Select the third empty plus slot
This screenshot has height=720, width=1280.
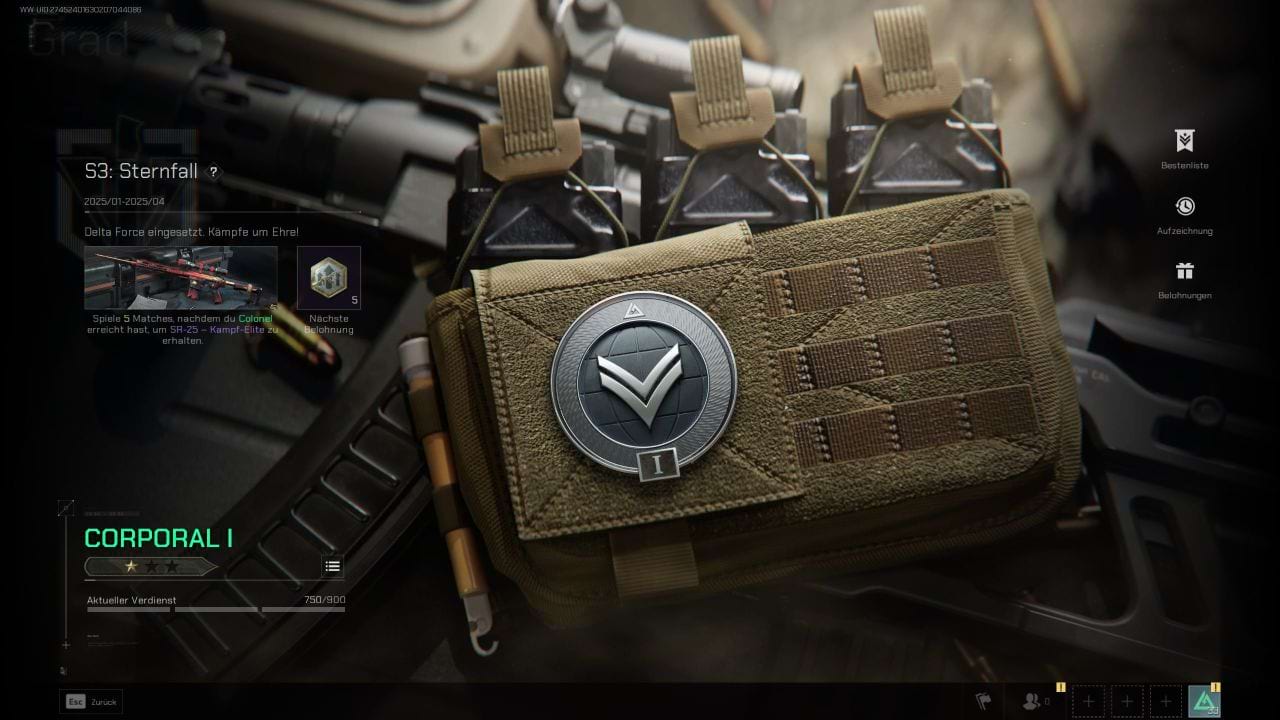[1164, 701]
